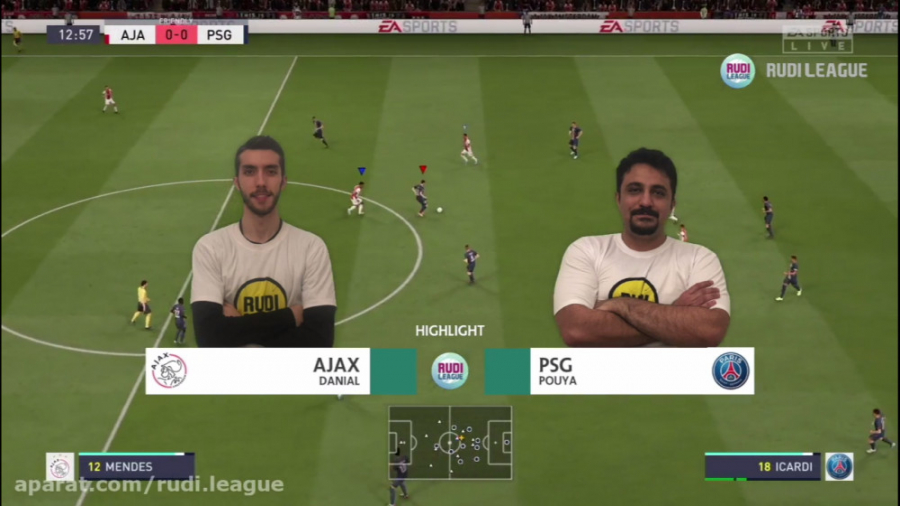The image size is (900, 506).
Task: Click the Rudi League badge between team banners
Action: pyautogui.click(x=450, y=371)
